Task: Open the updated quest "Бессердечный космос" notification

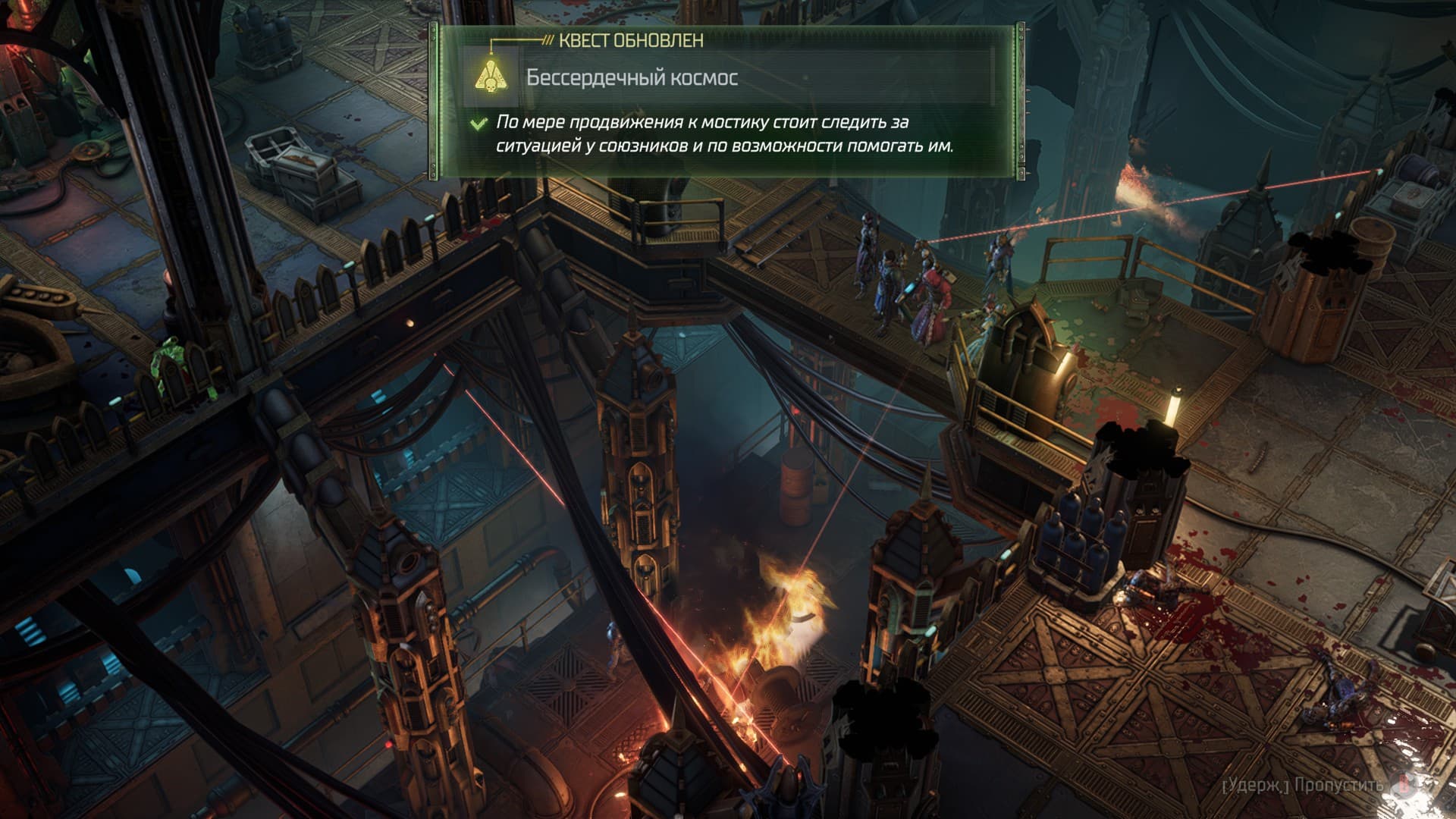Action: coord(632,78)
